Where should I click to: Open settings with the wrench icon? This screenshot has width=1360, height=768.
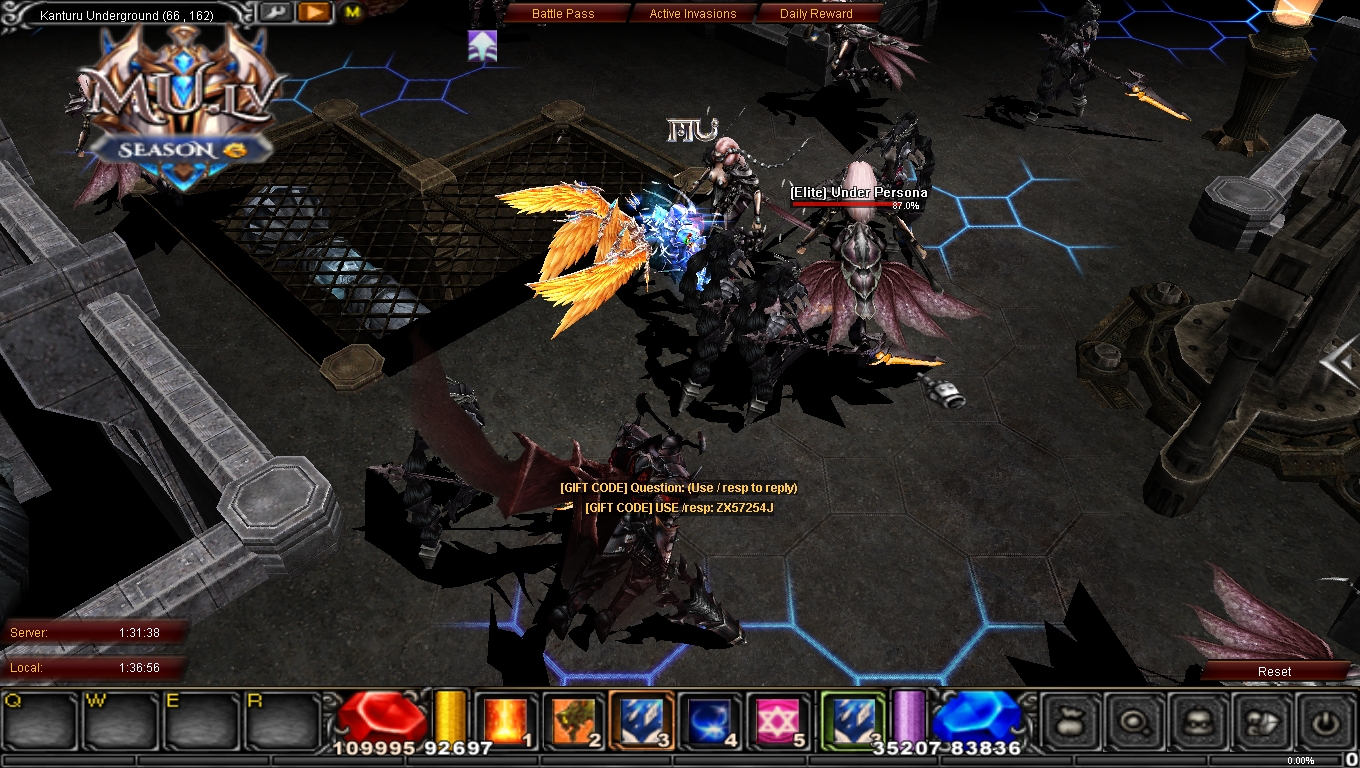click(277, 13)
